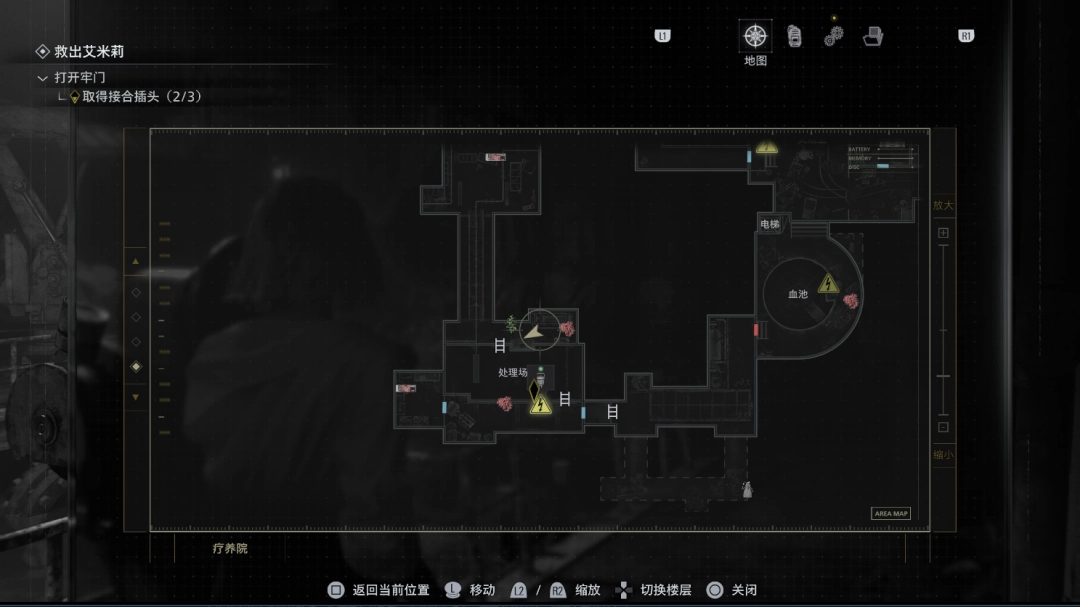Open the gears settings tab
1080x607 pixels.
[x=833, y=36]
